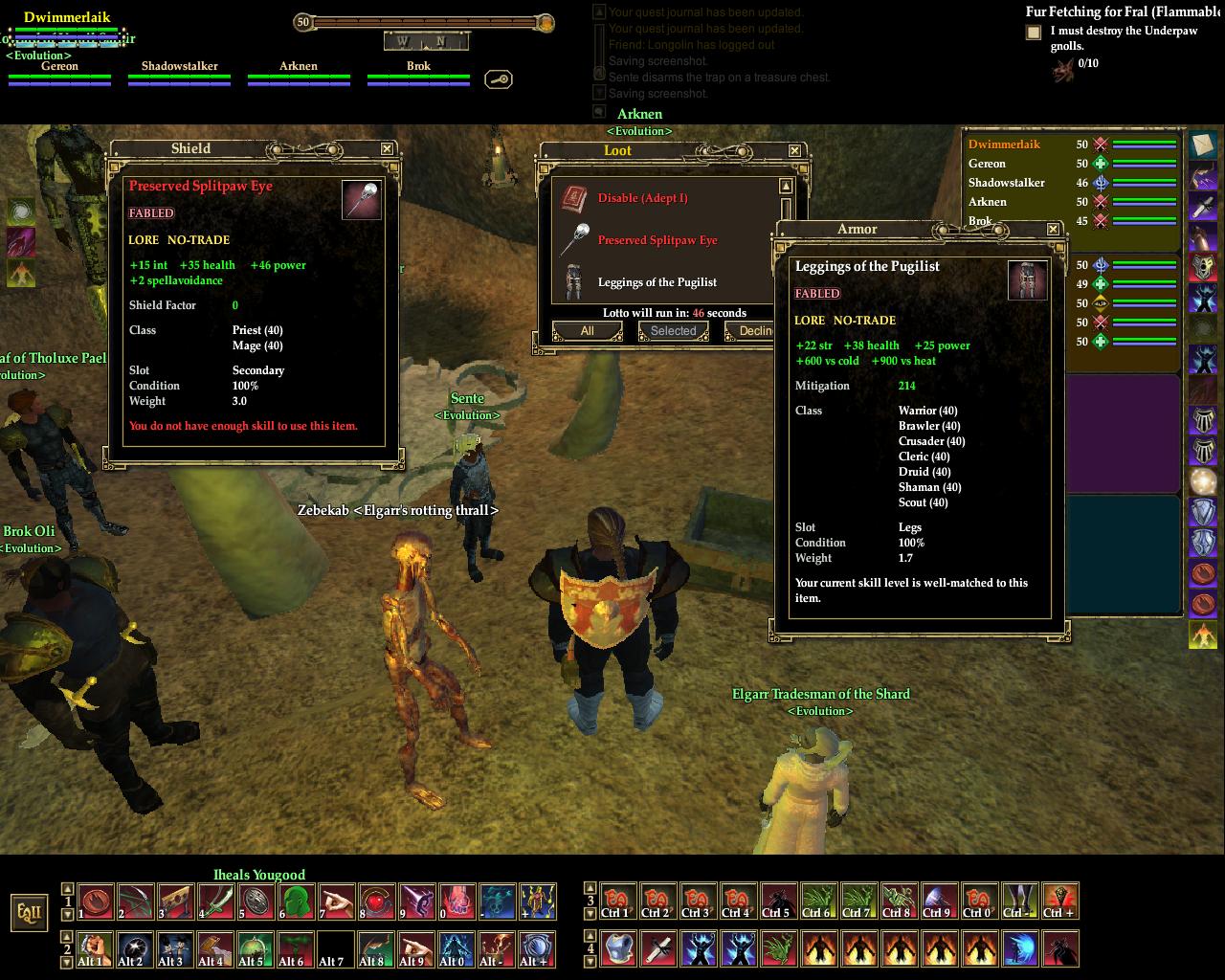The width and height of the screenshot is (1225, 980).
Task: Select Brok in the group frame
Action: [418, 67]
